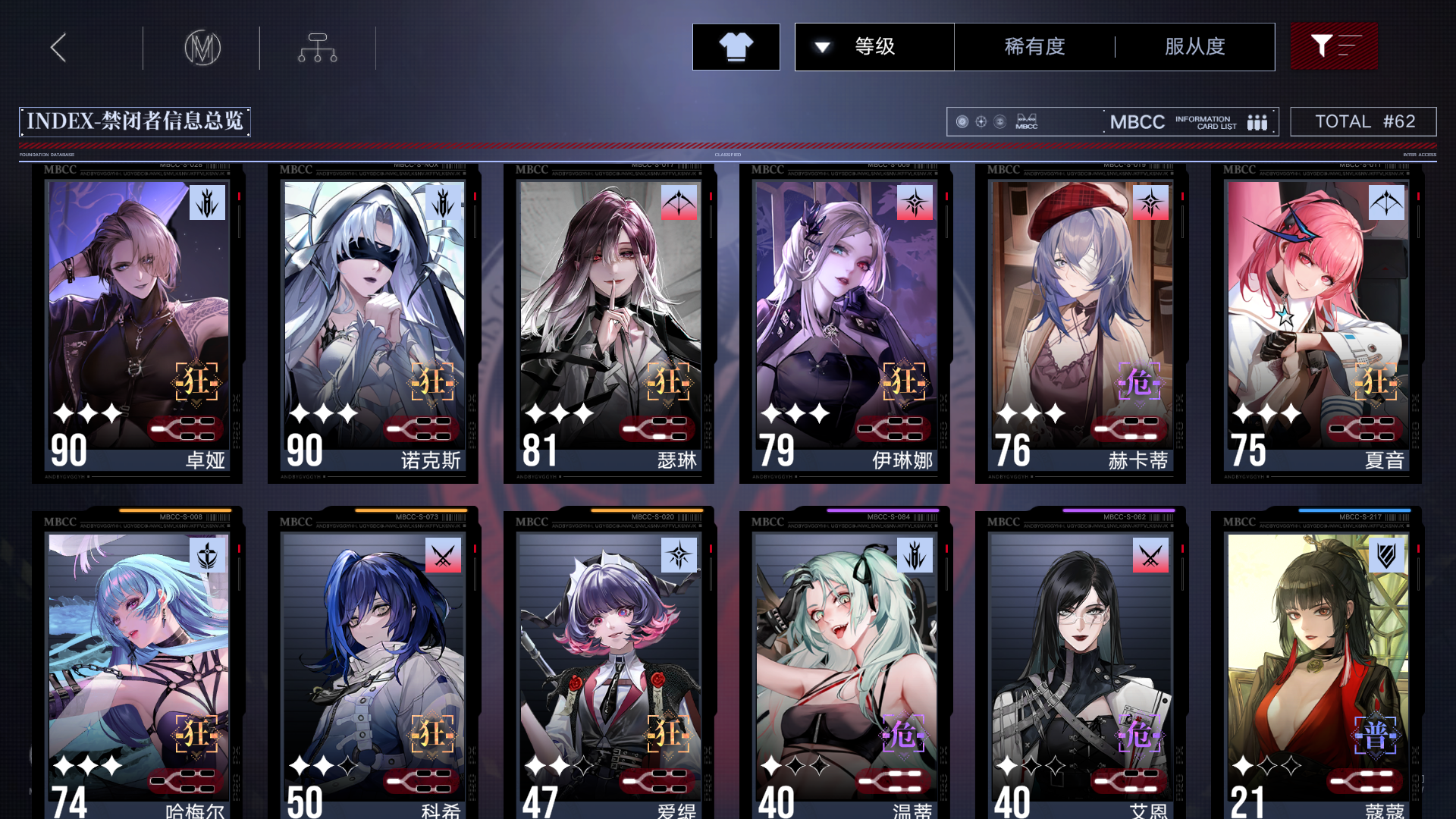Open the filter funnel icon
Image resolution: width=1456 pixels, height=819 pixels.
point(1333,46)
